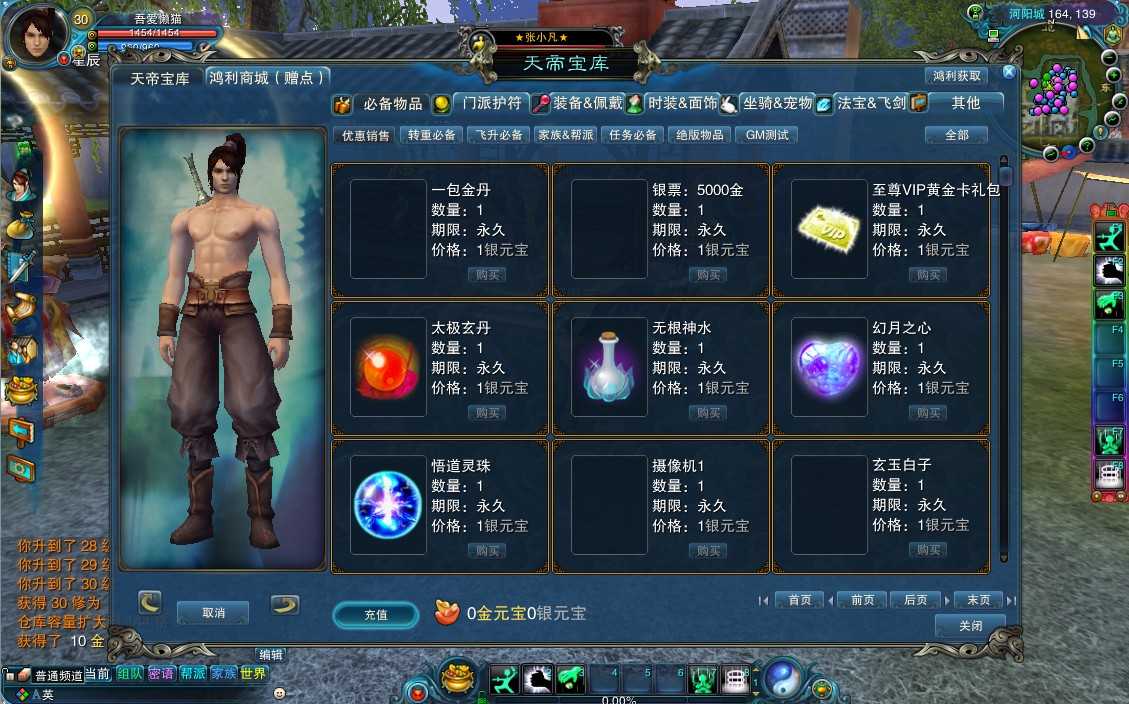The width and height of the screenshot is (1129, 704).
Task: Filter by 转重必备 subcategory
Action: point(431,135)
